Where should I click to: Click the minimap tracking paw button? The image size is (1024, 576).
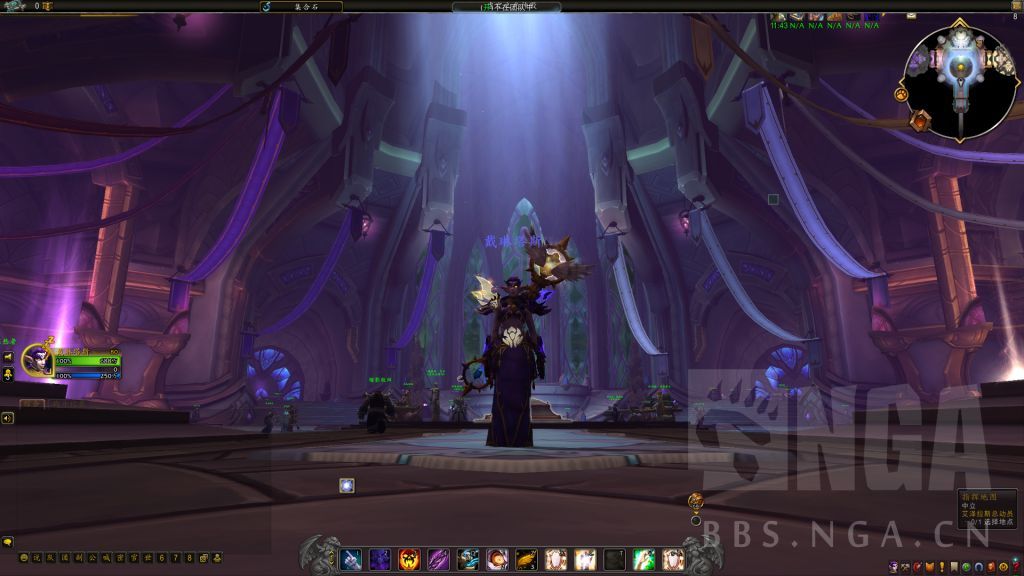[901, 95]
